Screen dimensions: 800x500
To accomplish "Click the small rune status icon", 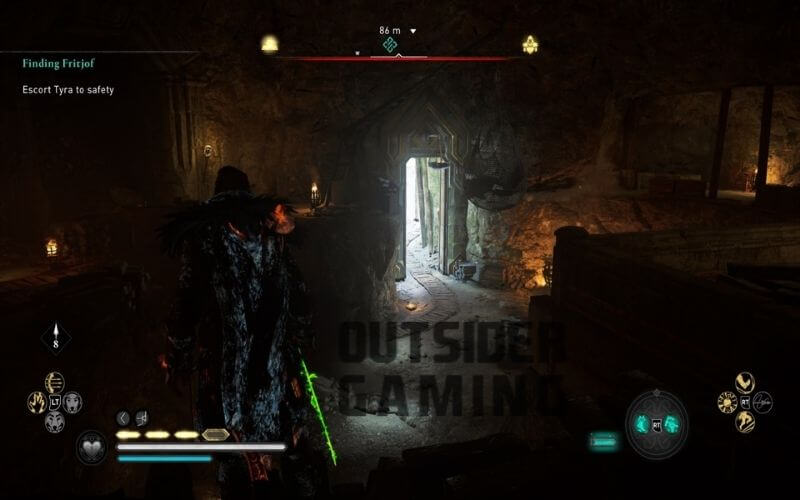I will coord(141,418).
